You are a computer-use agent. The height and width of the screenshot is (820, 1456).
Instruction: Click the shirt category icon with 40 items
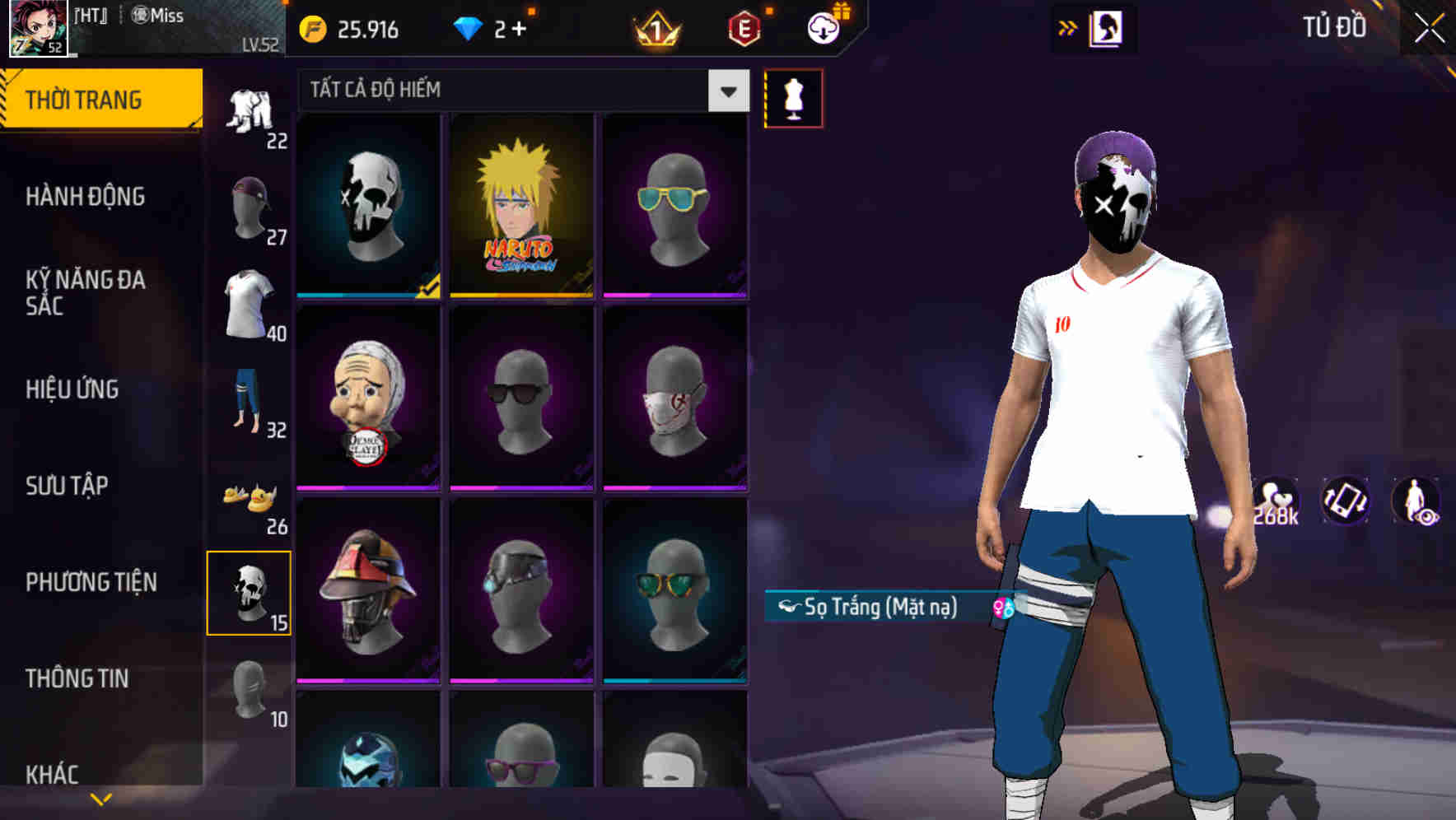point(250,303)
